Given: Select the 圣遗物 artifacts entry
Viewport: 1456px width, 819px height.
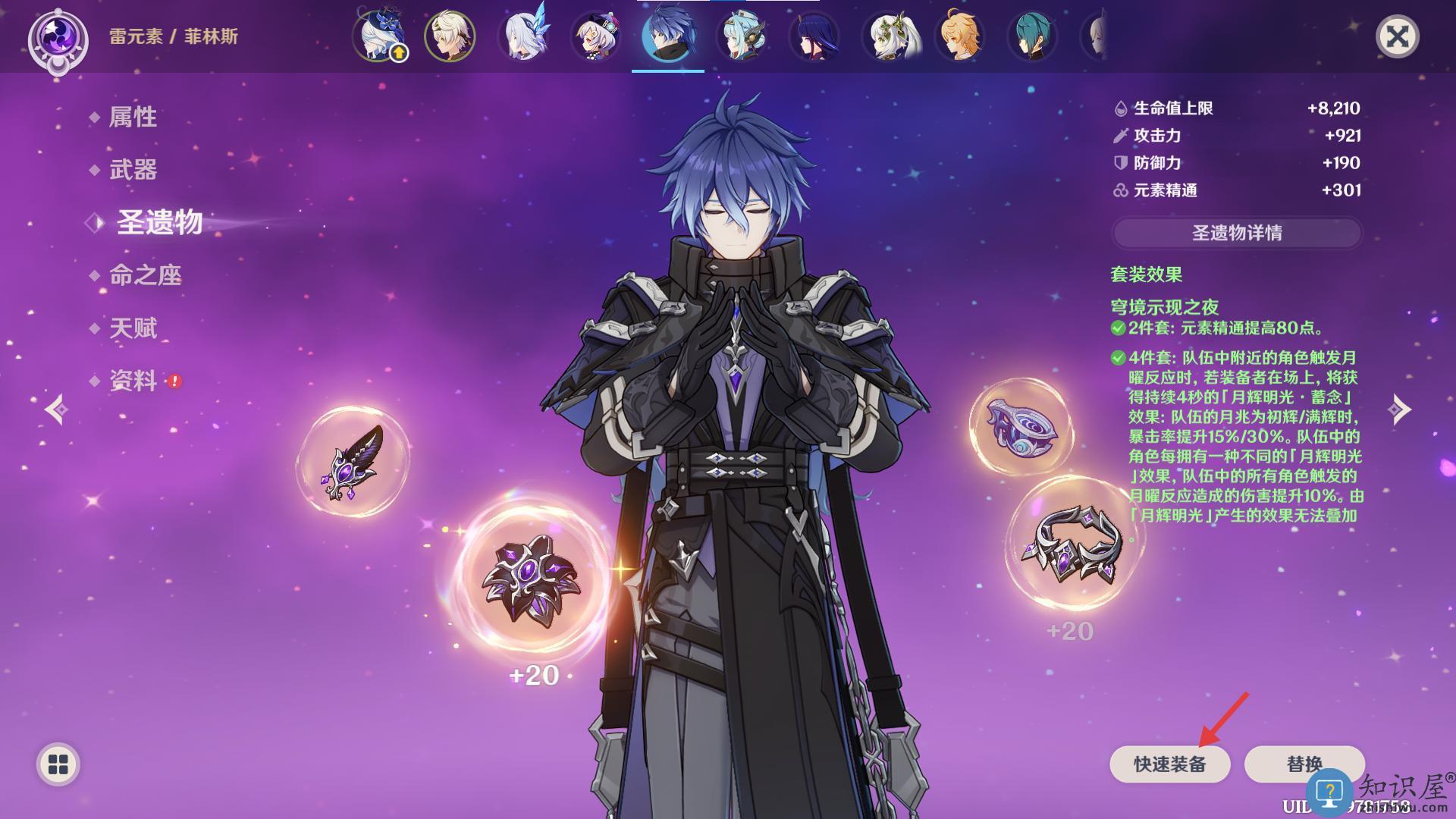Looking at the screenshot, I should [159, 222].
